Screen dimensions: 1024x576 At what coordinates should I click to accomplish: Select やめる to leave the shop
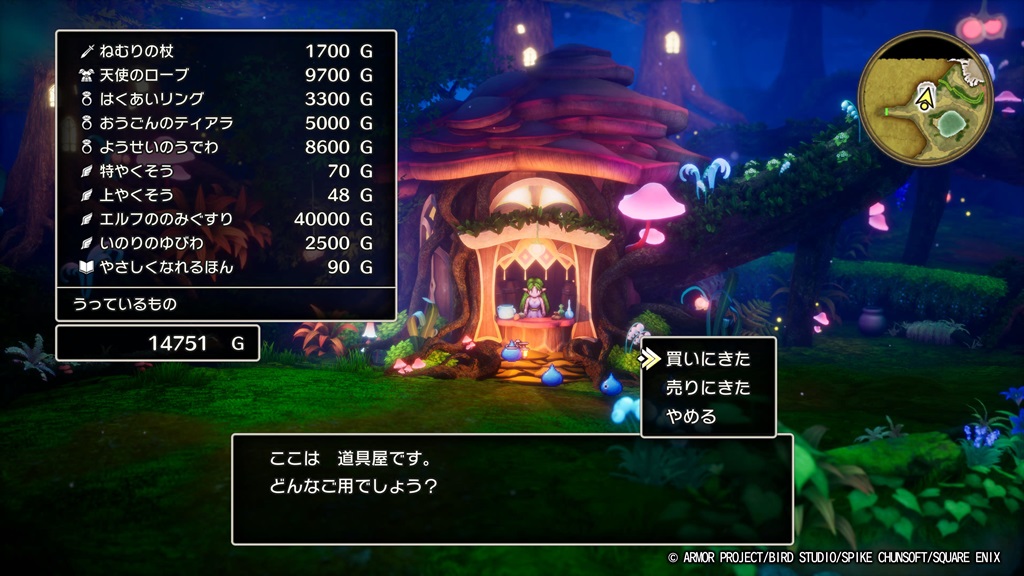692,417
